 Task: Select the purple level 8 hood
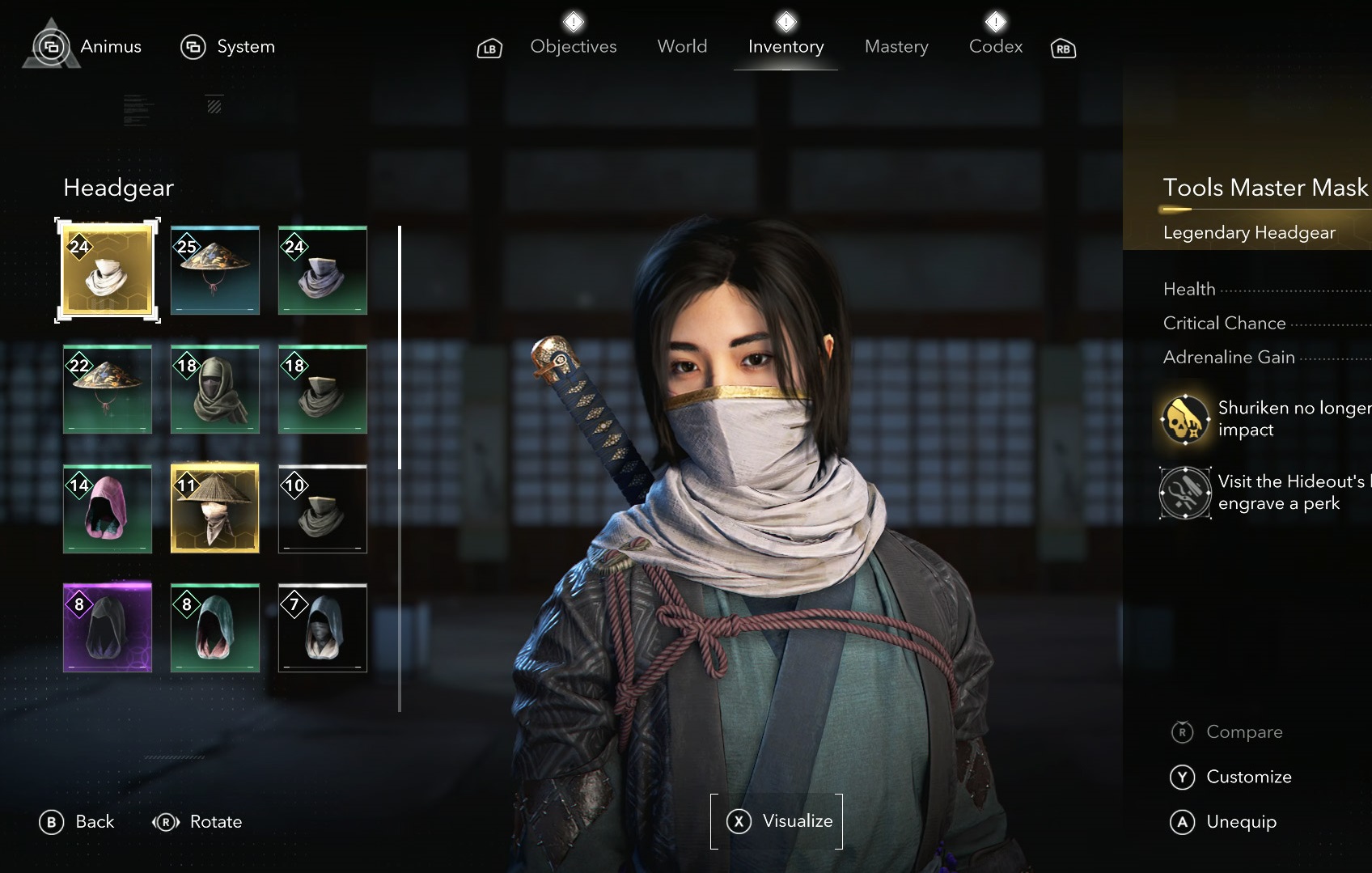coord(108,628)
